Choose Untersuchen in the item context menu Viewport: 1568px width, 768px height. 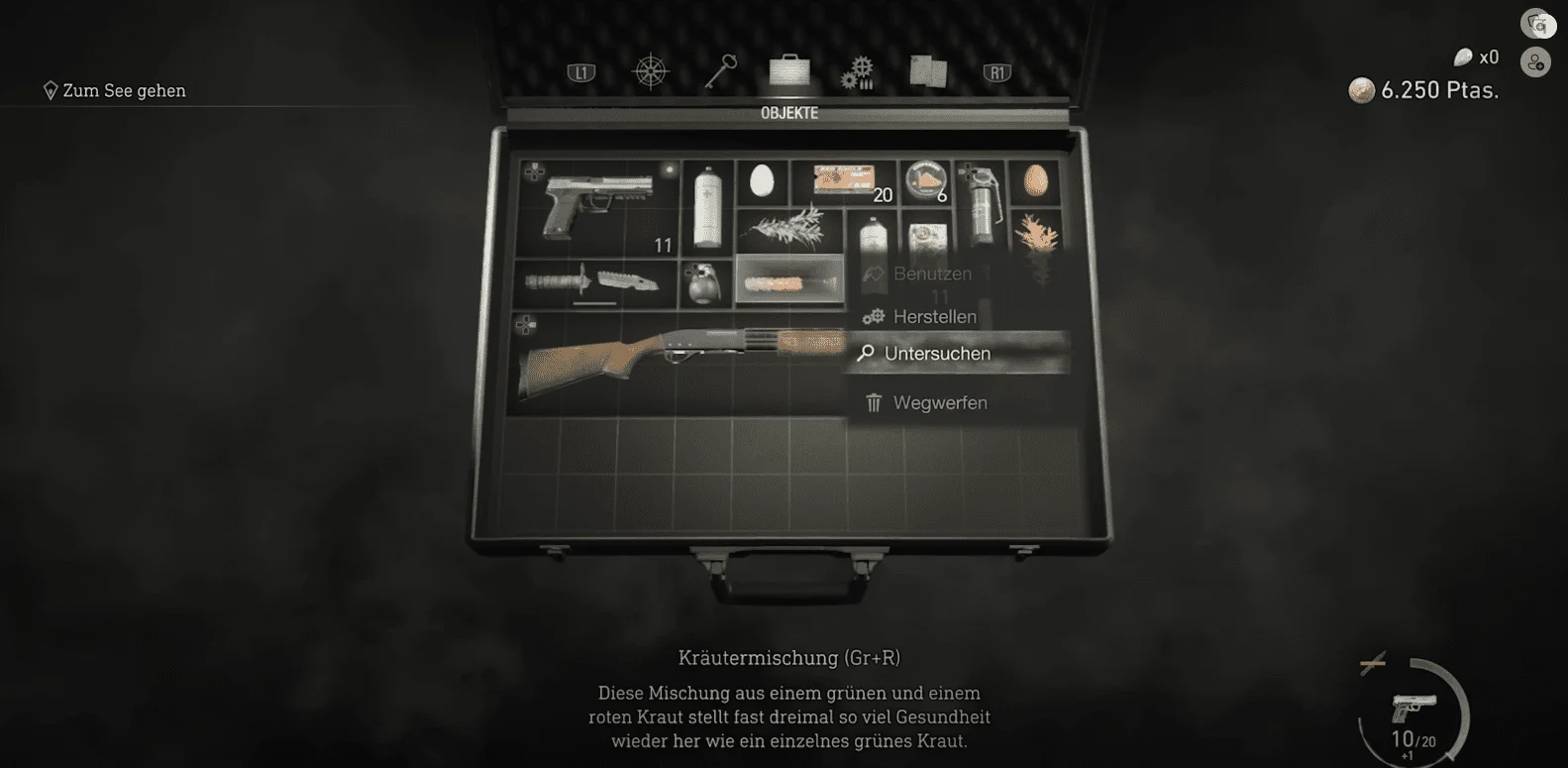pyautogui.click(x=937, y=354)
